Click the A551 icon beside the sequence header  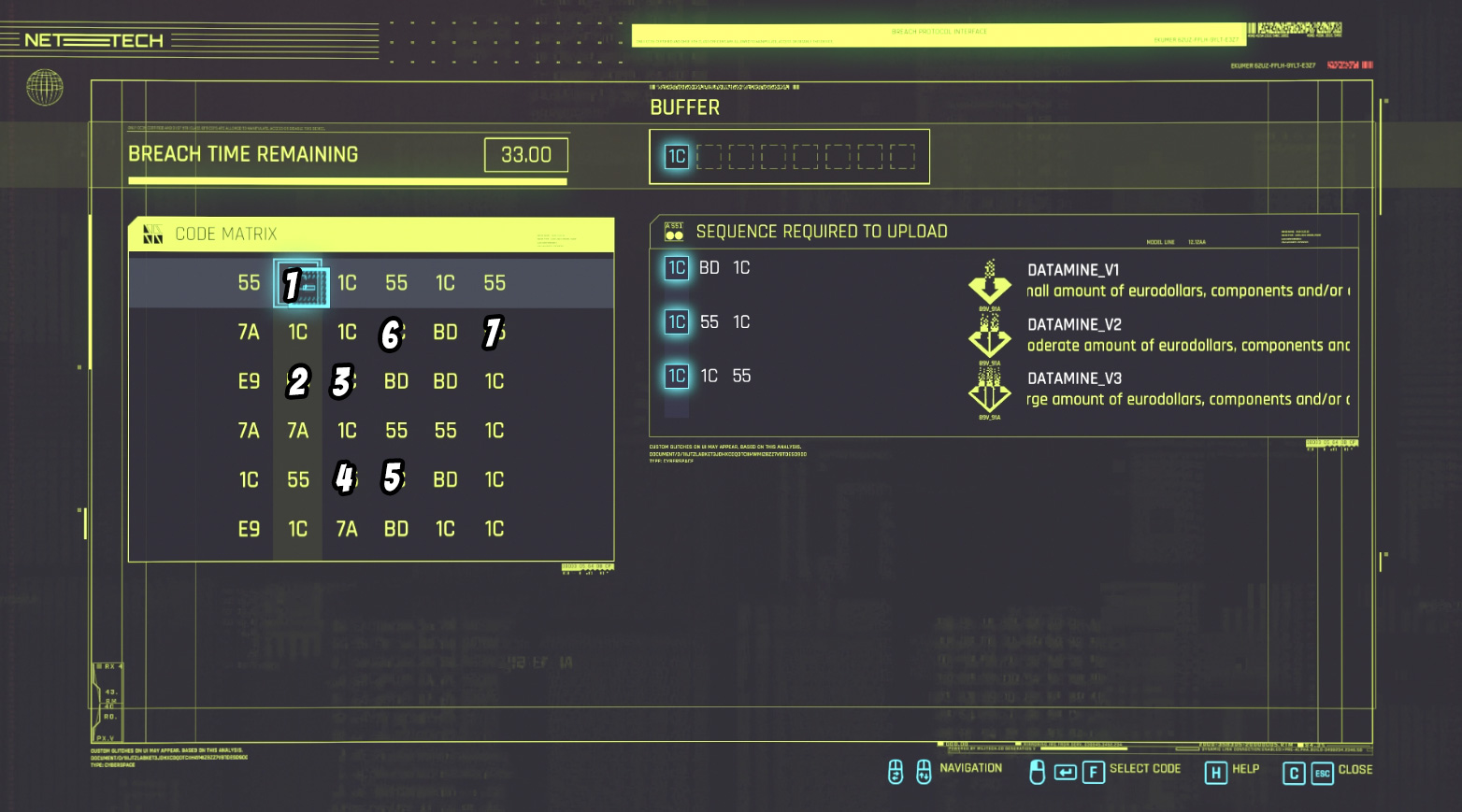[x=675, y=231]
